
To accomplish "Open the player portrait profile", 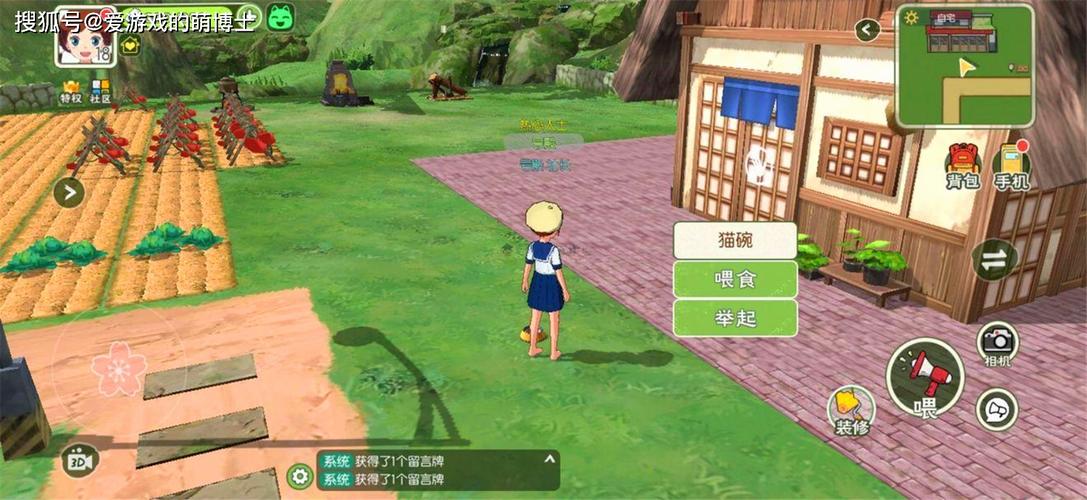I will coord(86,42).
